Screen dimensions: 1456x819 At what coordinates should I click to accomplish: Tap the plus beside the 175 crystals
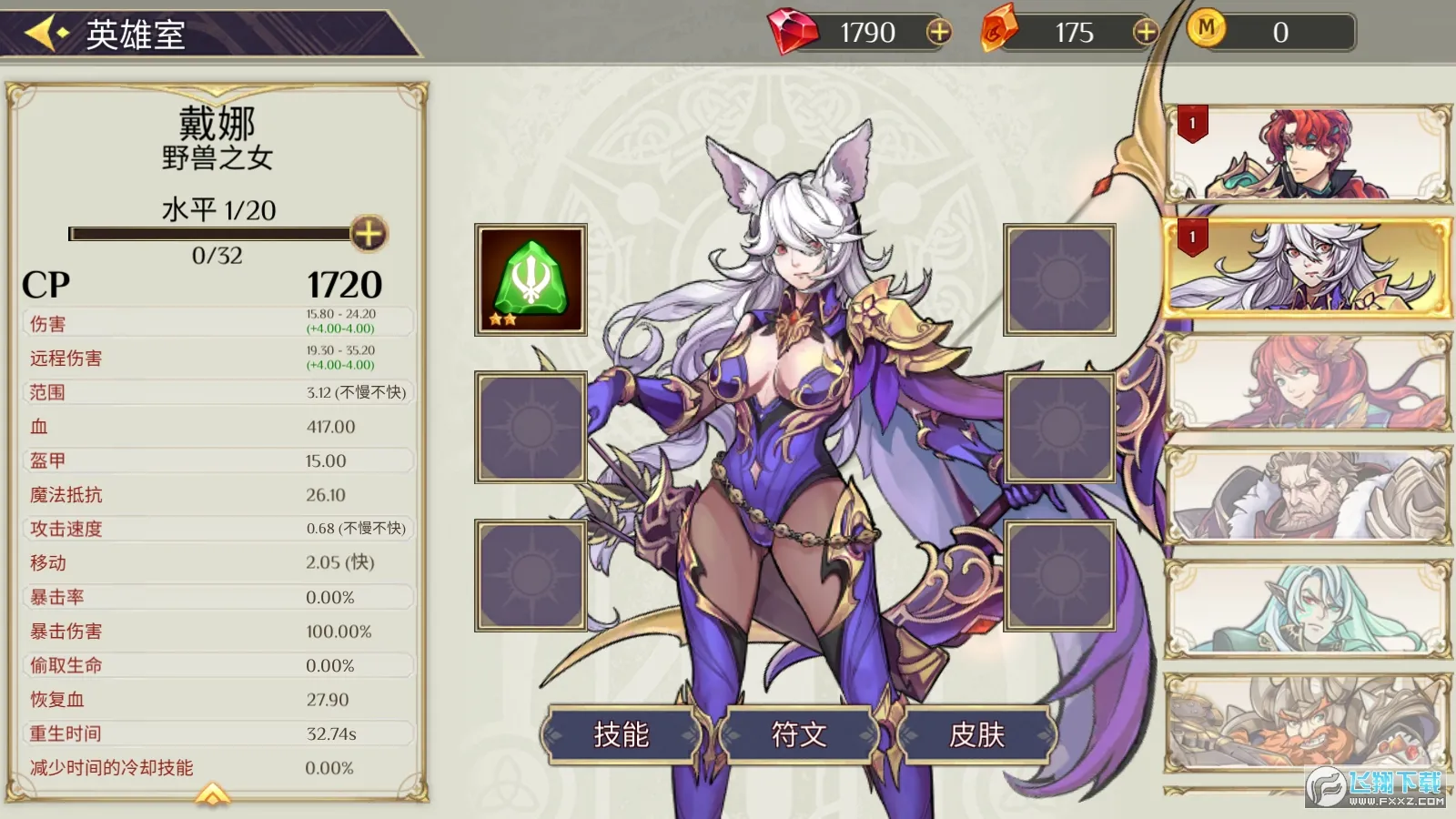(1145, 30)
